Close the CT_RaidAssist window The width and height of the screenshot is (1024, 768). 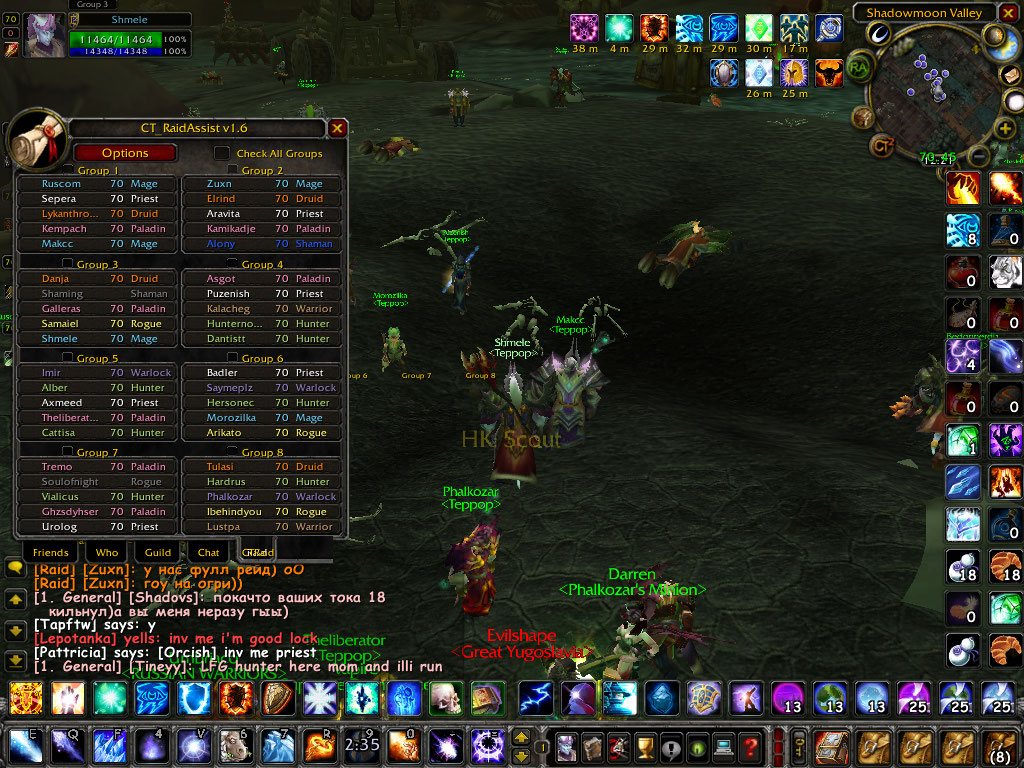[338, 128]
